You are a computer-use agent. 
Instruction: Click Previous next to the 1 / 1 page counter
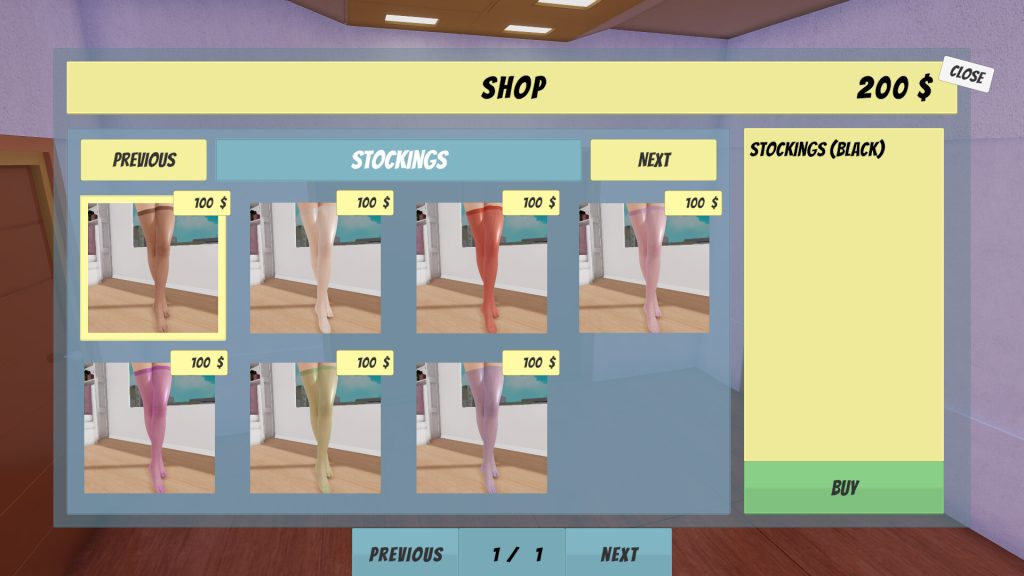point(405,554)
